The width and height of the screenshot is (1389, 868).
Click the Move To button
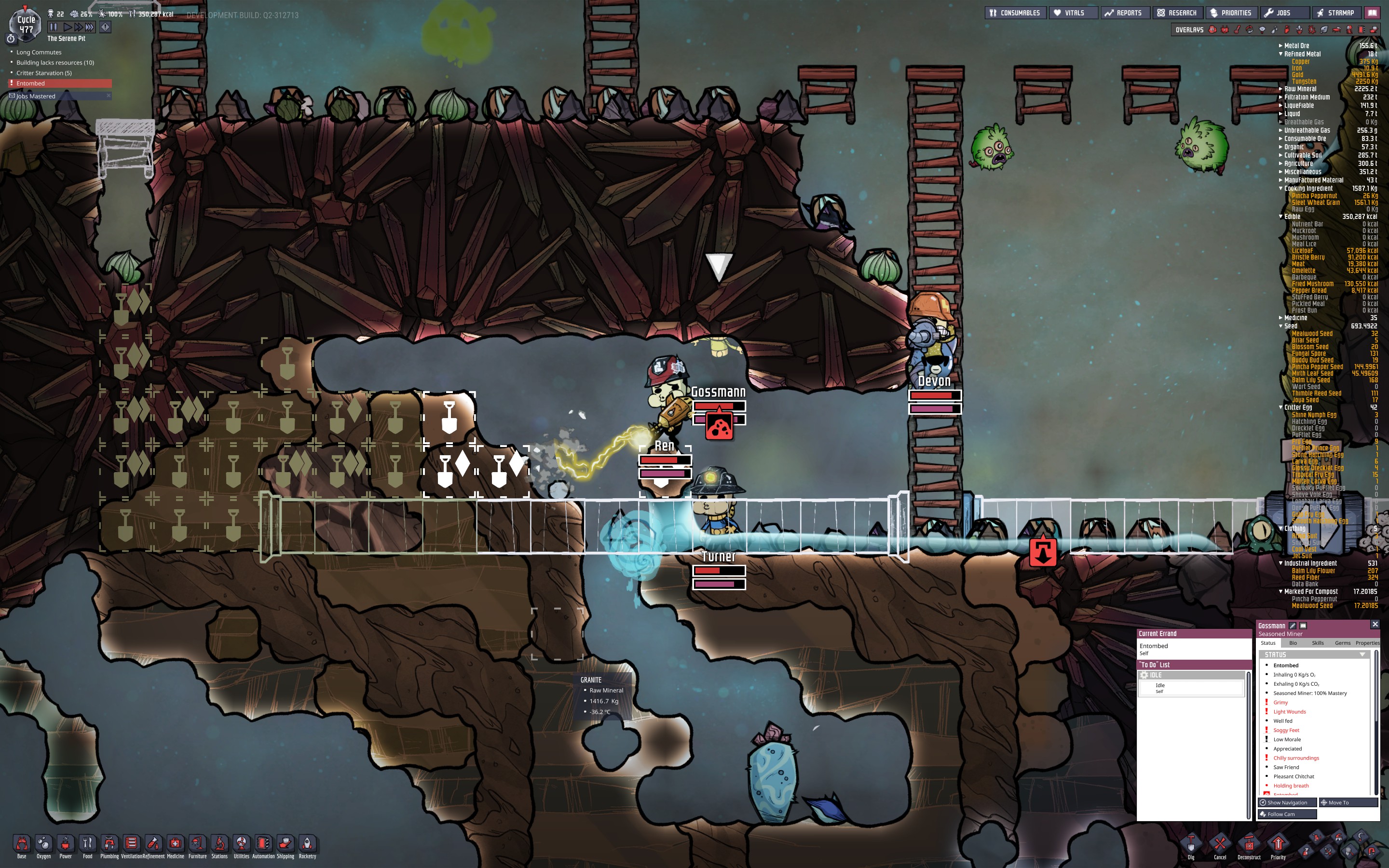pos(1347,802)
